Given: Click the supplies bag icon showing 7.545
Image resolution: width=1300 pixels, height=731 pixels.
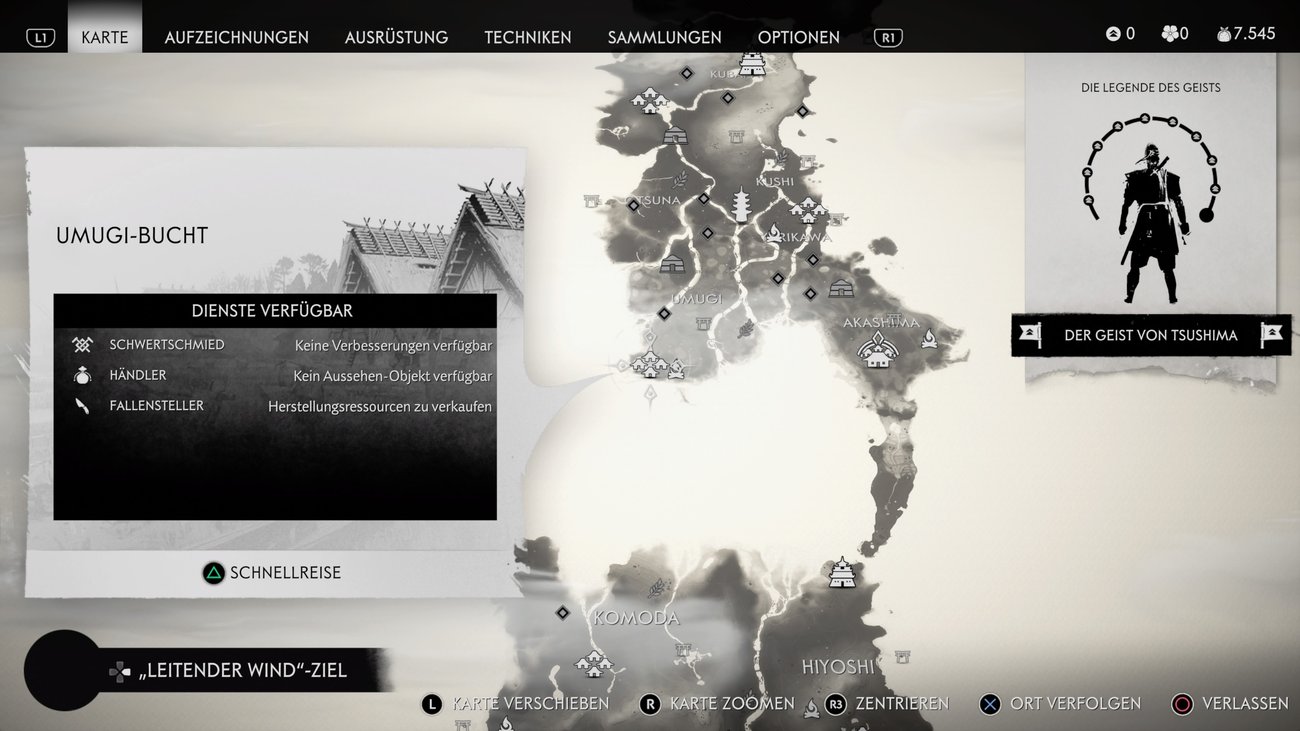Looking at the screenshot, I should coord(1222,32).
